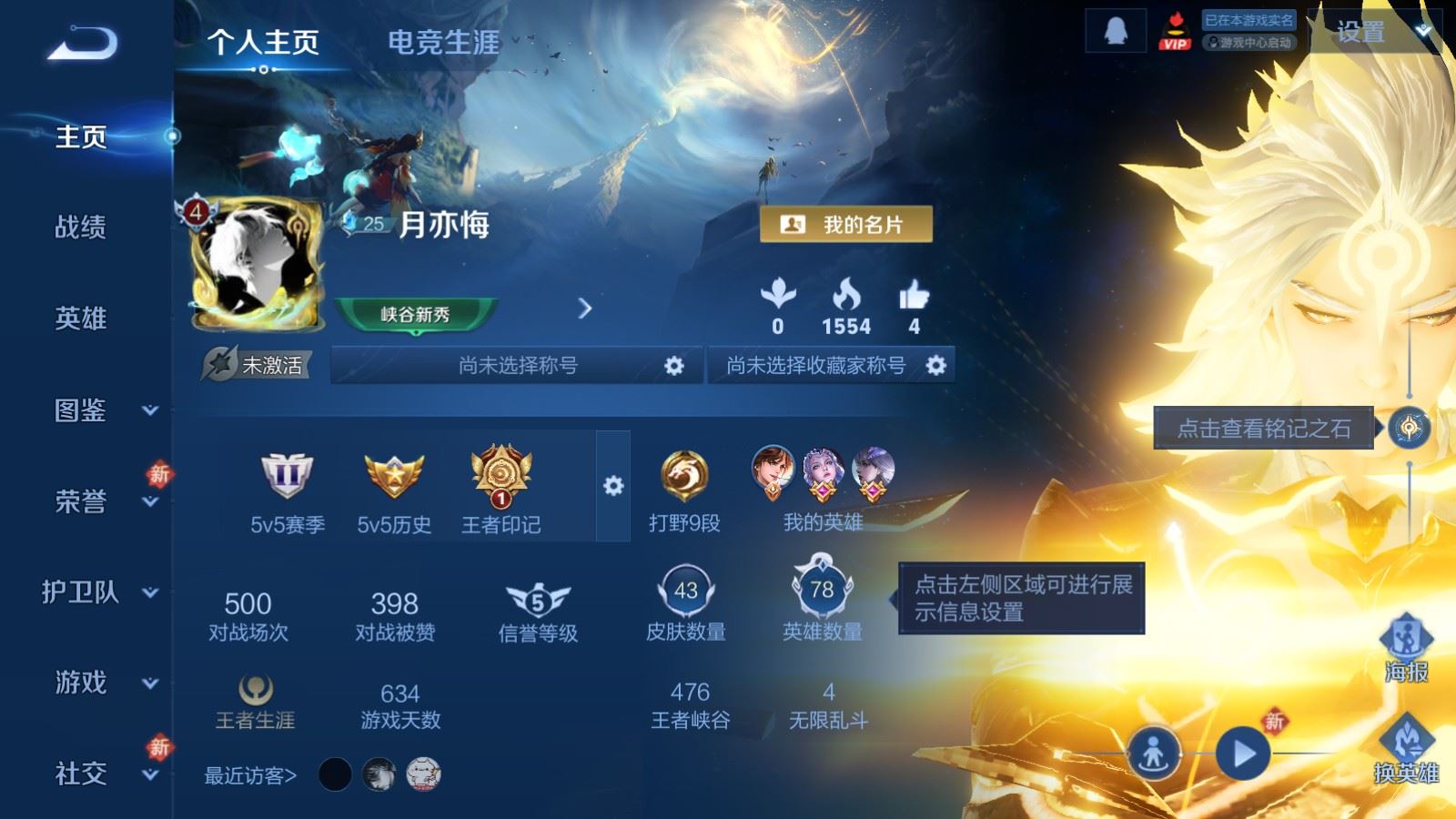
Task: View 最近访客 recent visitors list
Action: tap(250, 775)
